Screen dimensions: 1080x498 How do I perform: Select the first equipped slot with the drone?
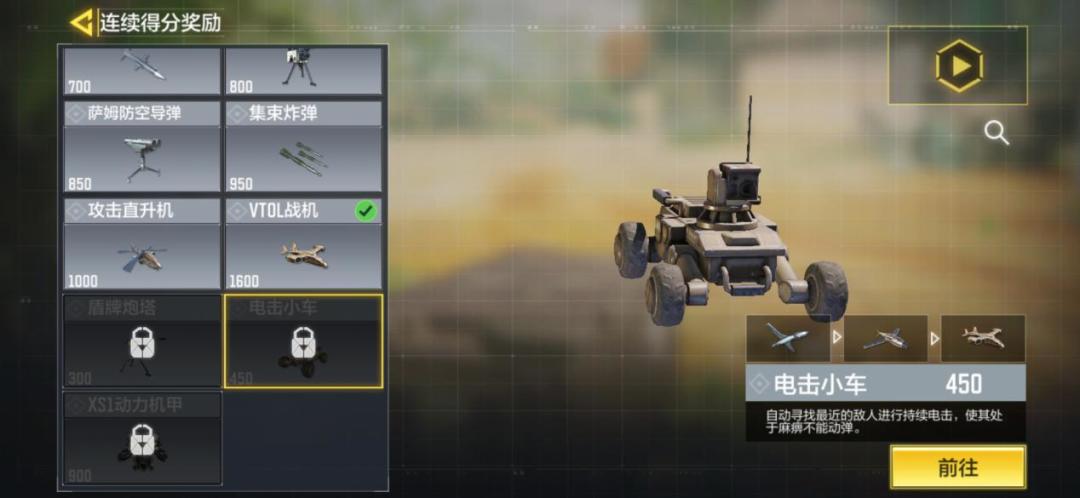coord(787,338)
